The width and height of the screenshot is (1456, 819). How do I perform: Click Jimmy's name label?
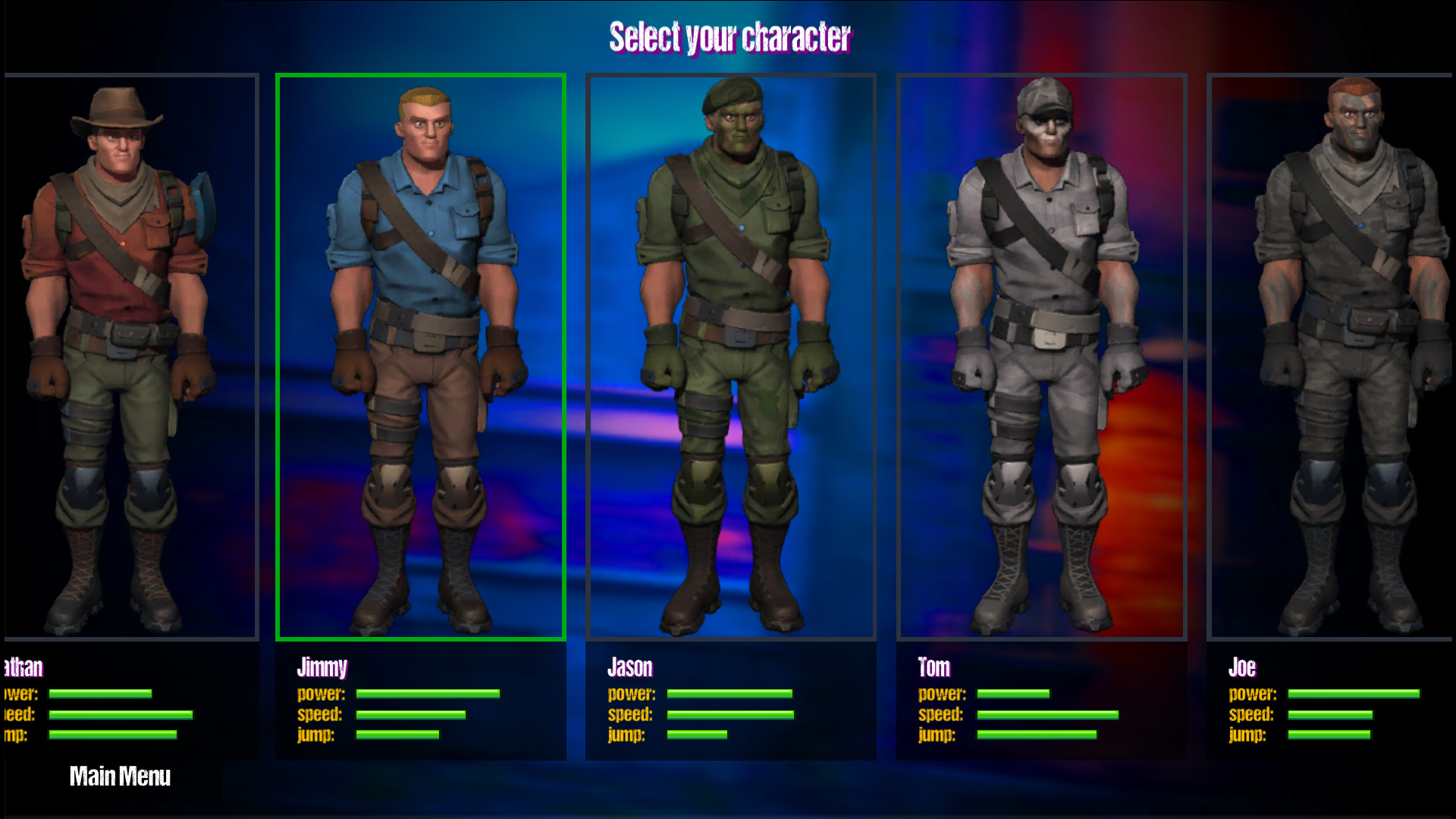322,667
